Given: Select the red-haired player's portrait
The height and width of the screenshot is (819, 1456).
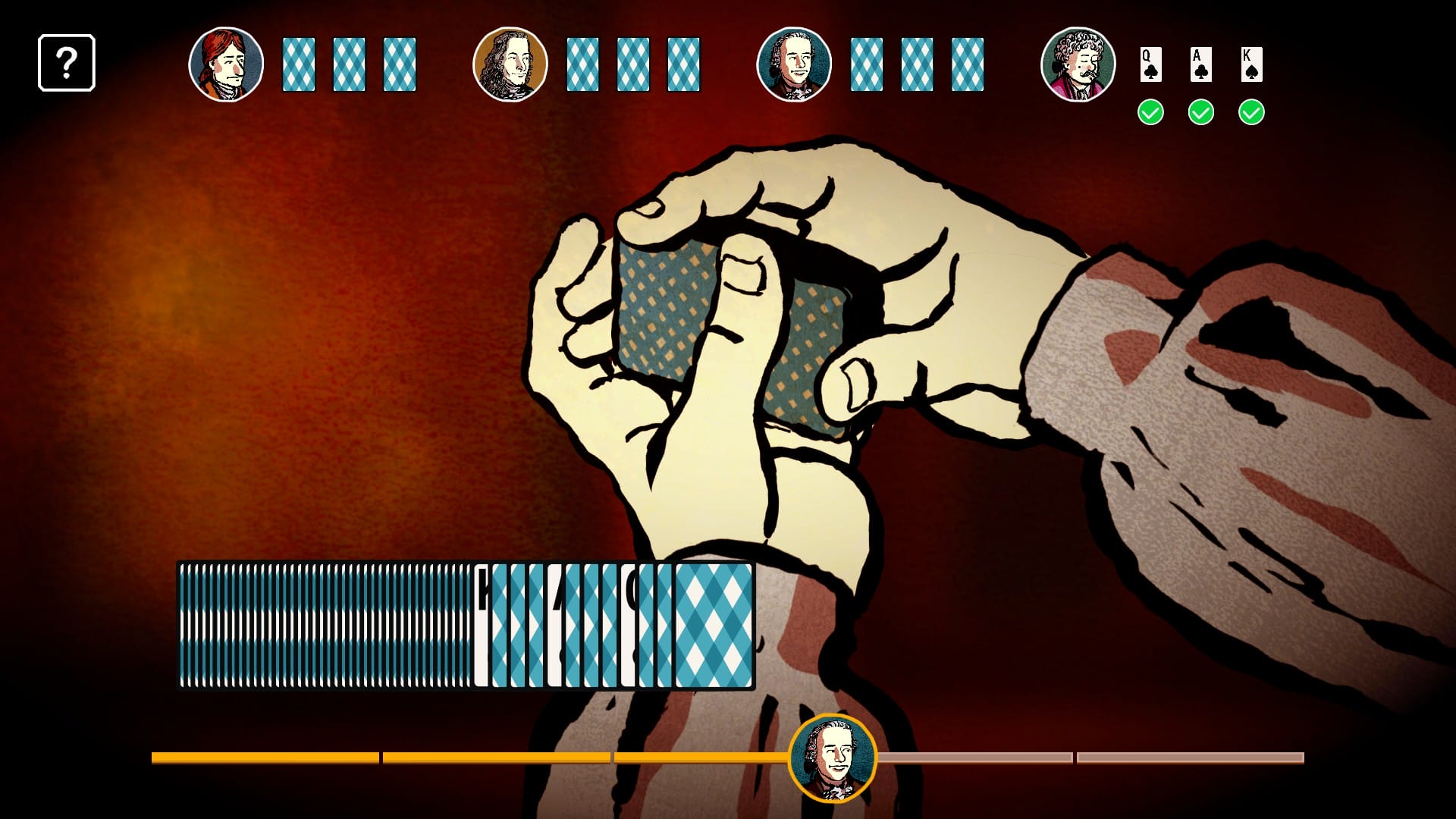Looking at the screenshot, I should 227,64.
